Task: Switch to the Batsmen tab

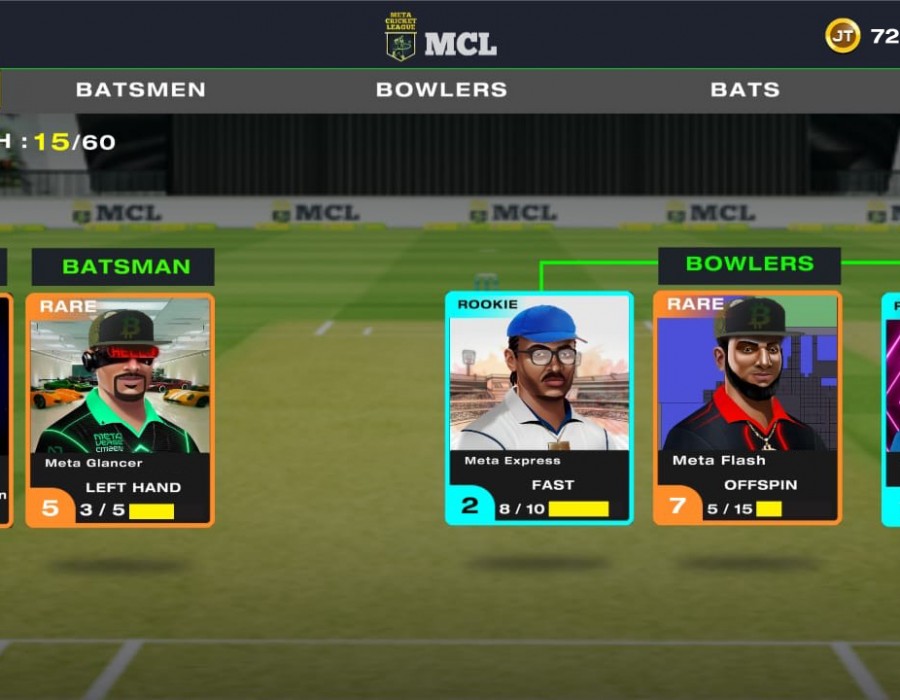Action: point(141,90)
